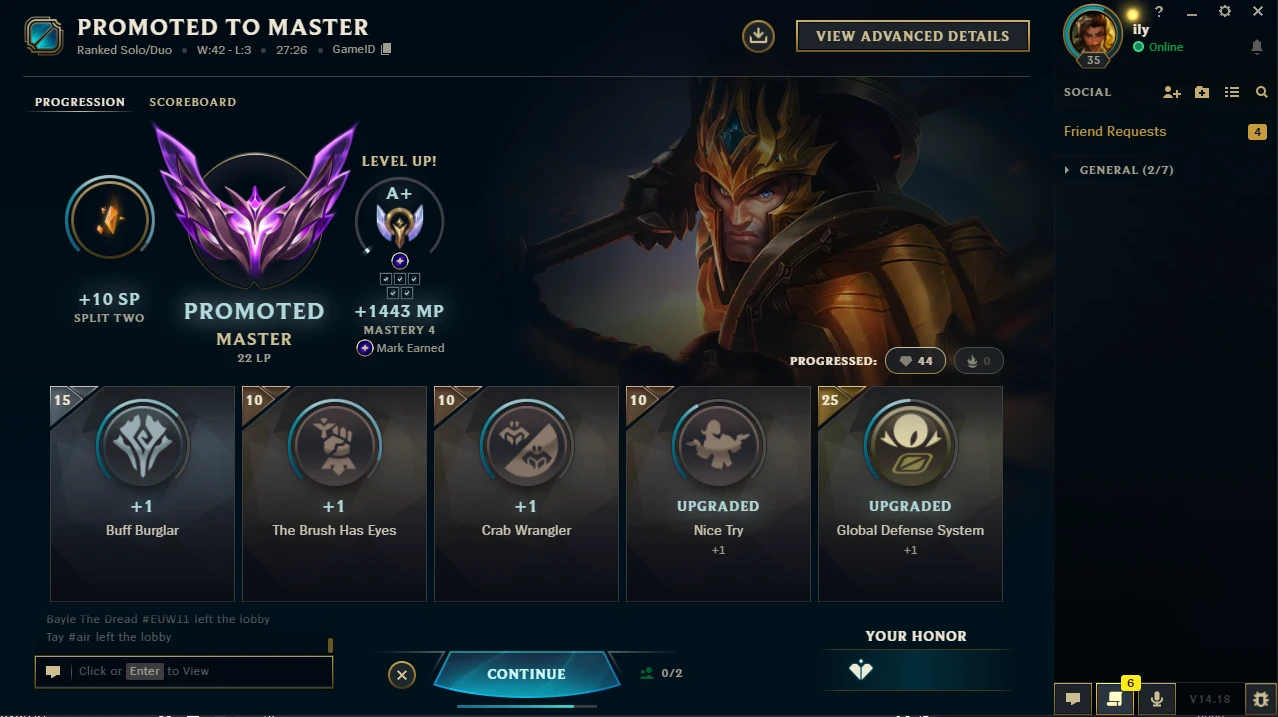This screenshot has width=1278, height=717.
Task: Click the Continue button
Action: (526, 674)
